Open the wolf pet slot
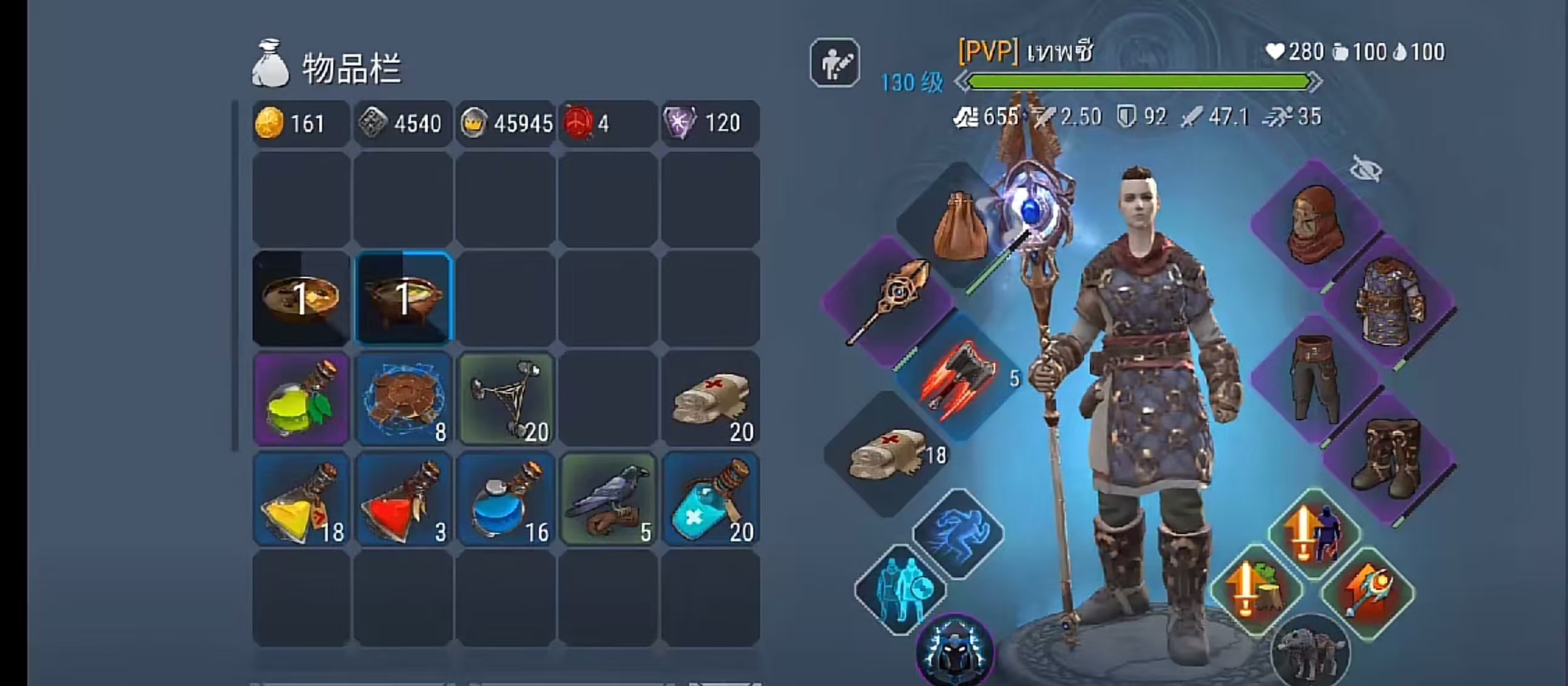 (x=1311, y=653)
